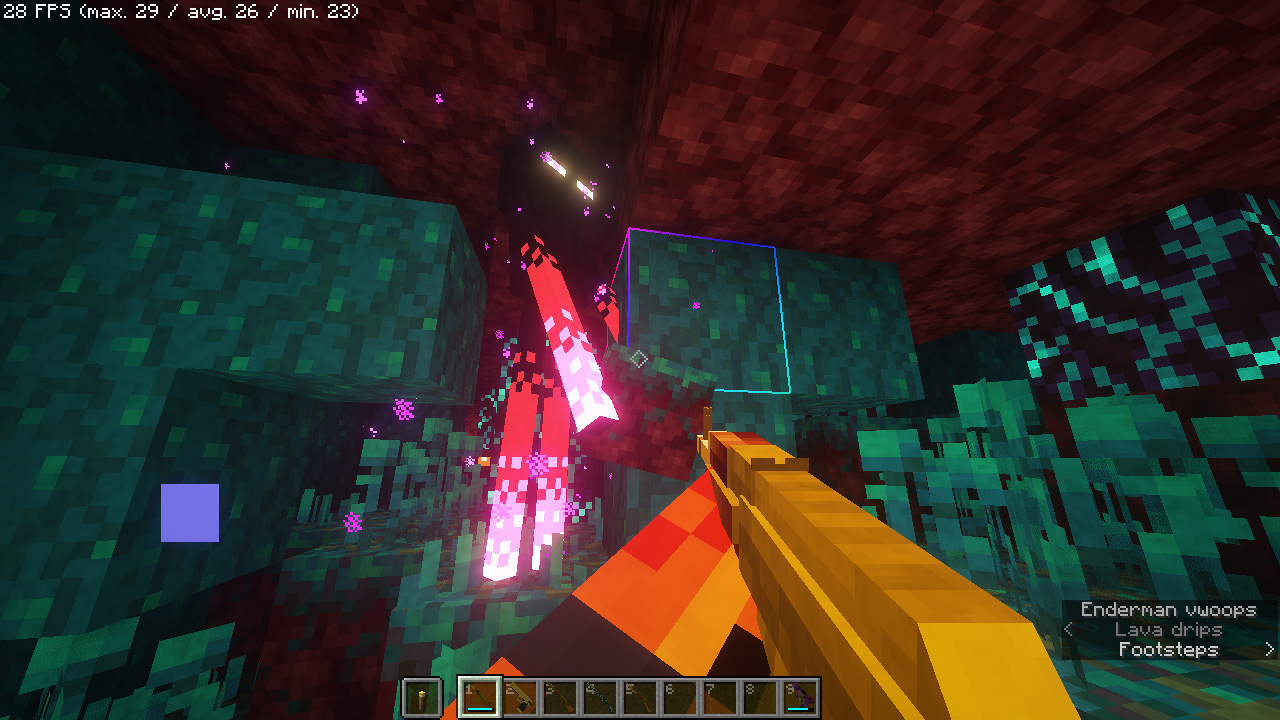
Task: Pick the wooden rifle in slot 5
Action: coord(640,697)
